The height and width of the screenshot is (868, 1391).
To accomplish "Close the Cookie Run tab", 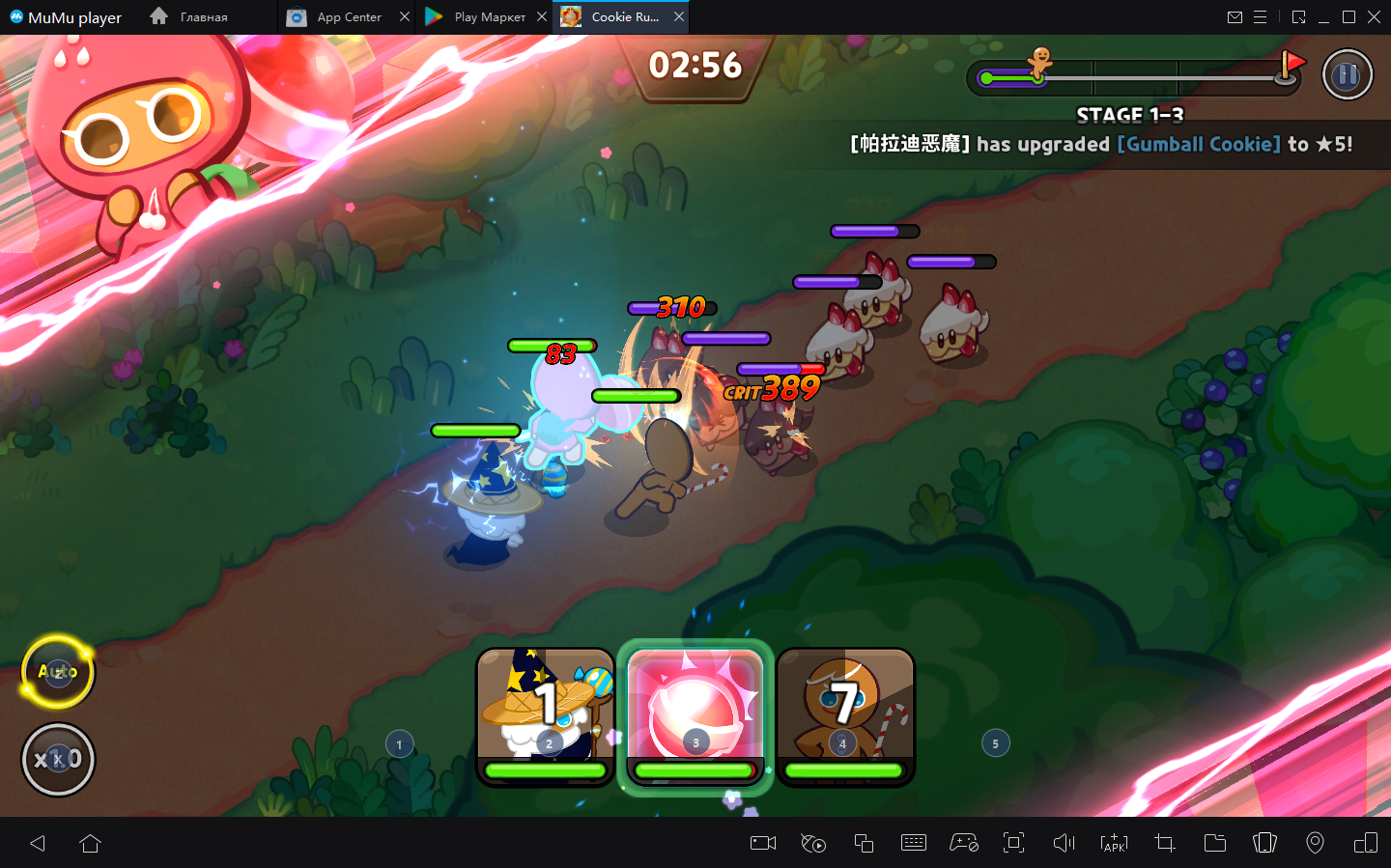I will 679,17.
